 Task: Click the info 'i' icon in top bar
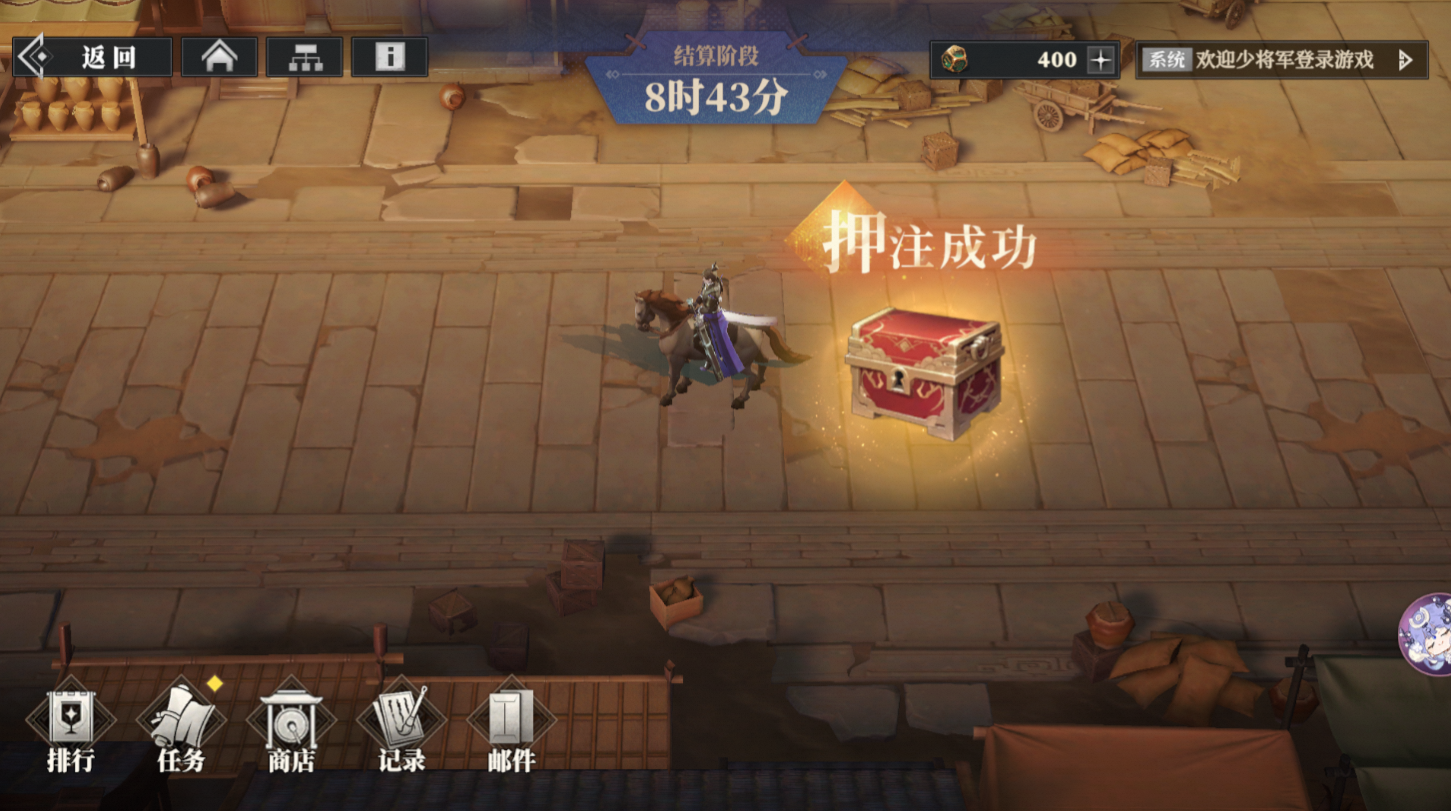coord(390,57)
